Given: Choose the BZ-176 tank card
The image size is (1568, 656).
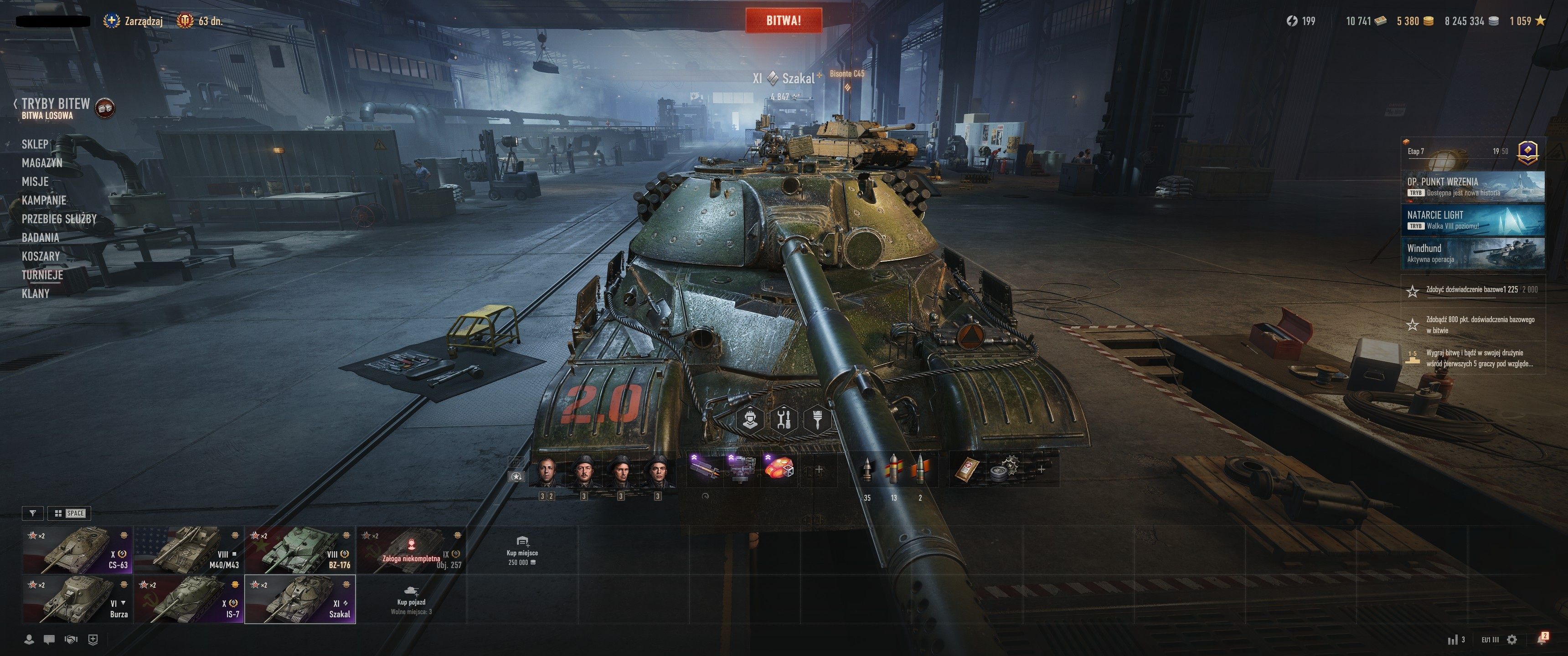Looking at the screenshot, I should click(x=300, y=550).
